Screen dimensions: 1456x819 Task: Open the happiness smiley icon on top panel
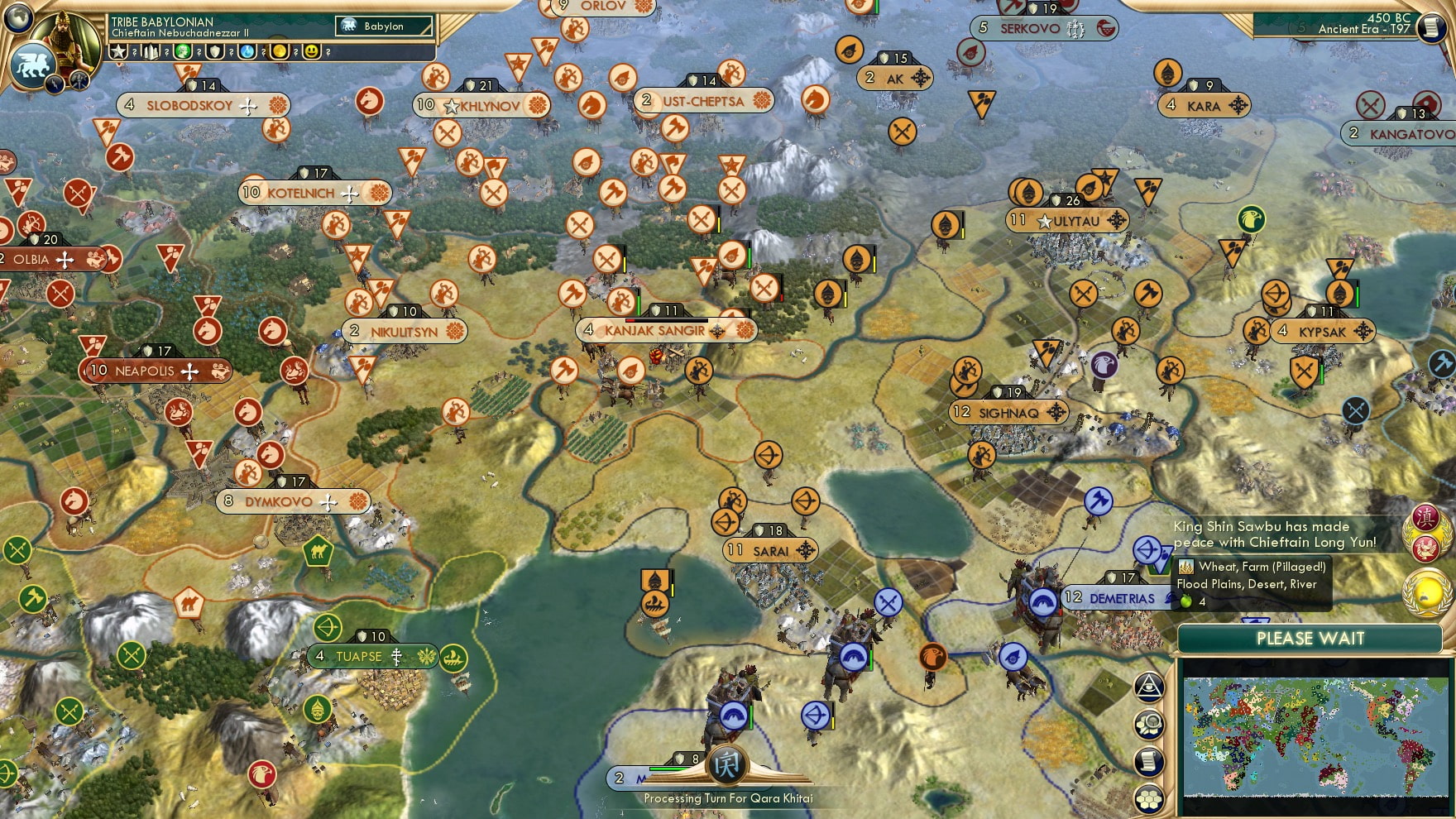tap(309, 52)
